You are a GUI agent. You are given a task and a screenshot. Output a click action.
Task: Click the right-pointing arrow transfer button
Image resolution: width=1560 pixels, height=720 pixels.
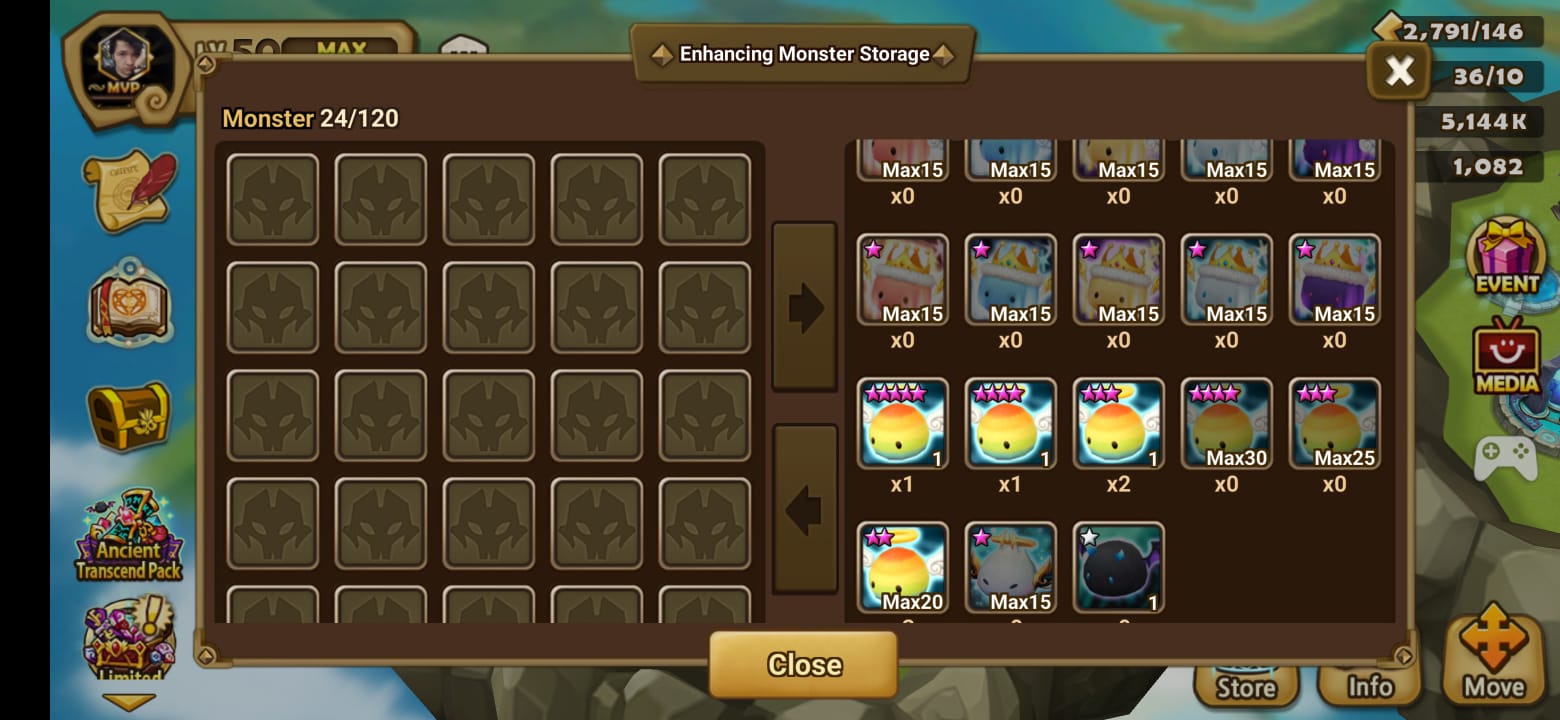coord(804,306)
